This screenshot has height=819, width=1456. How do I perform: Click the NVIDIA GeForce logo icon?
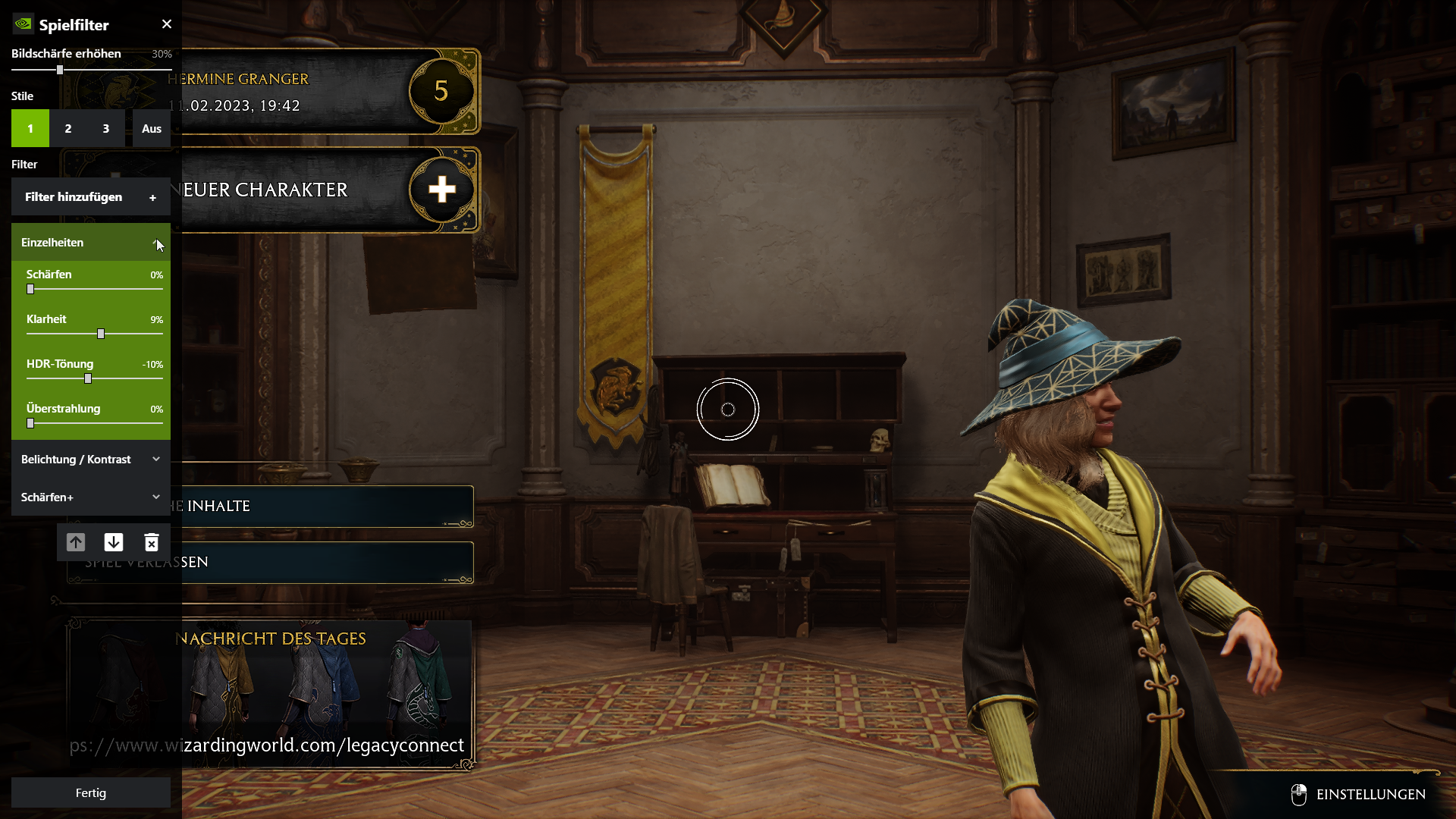[x=22, y=24]
